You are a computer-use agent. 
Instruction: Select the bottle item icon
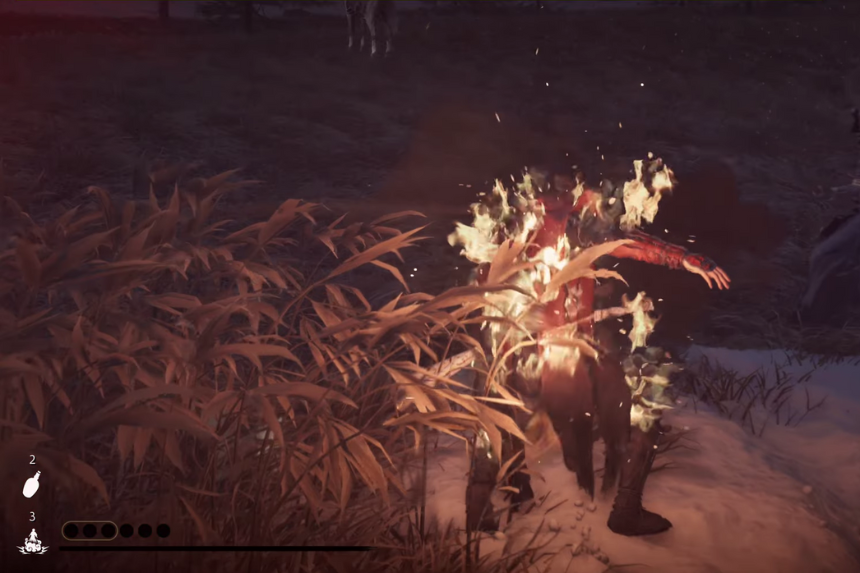coord(32,485)
